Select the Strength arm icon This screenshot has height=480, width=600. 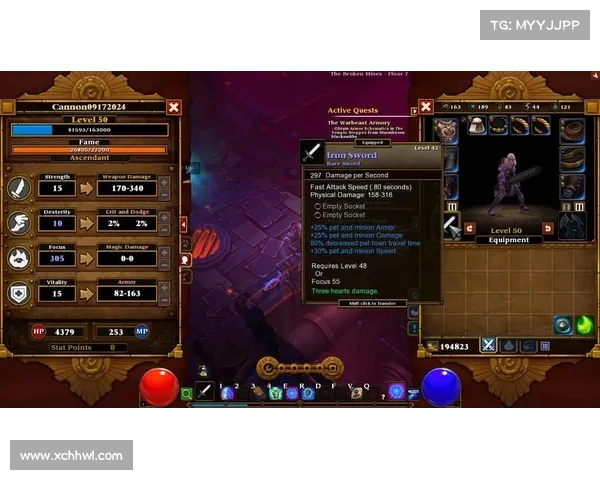click(22, 188)
